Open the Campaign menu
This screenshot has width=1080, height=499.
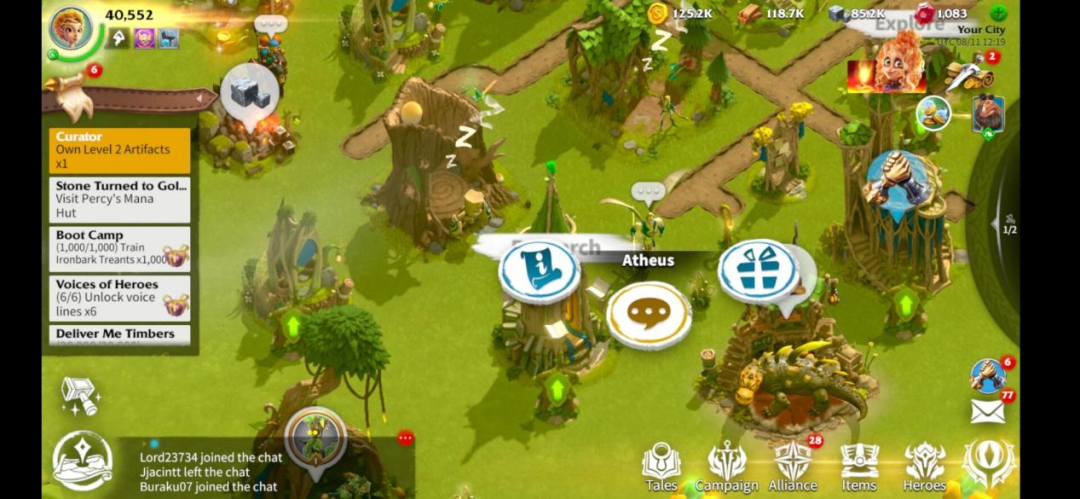coord(726,467)
